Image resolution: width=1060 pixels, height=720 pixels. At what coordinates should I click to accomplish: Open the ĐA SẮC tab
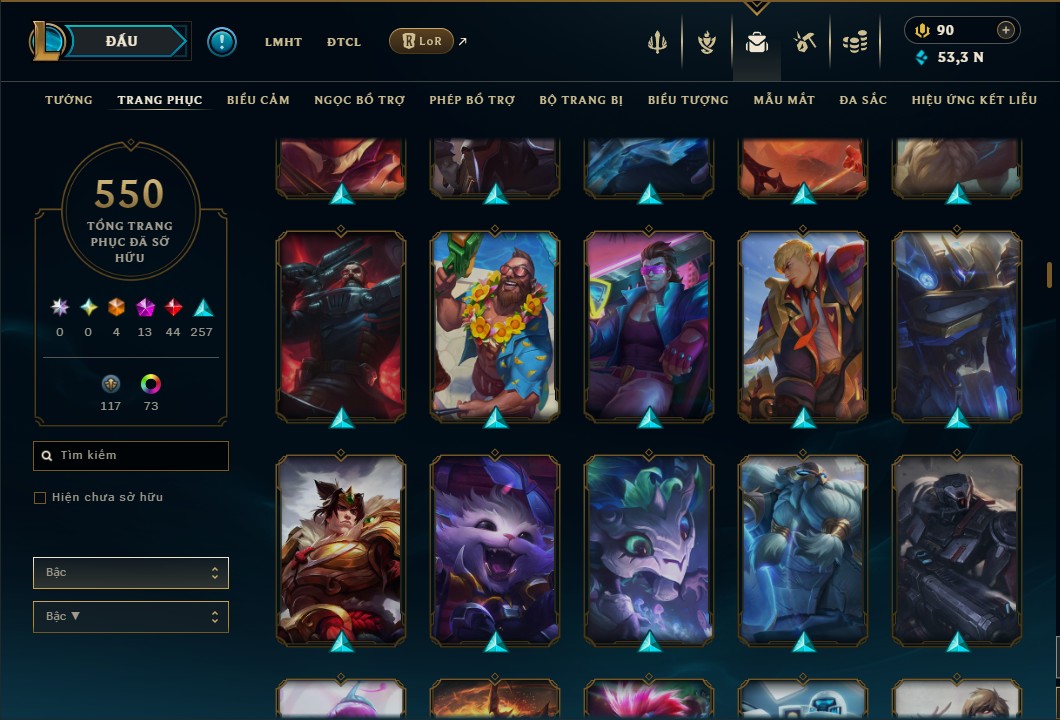[863, 100]
